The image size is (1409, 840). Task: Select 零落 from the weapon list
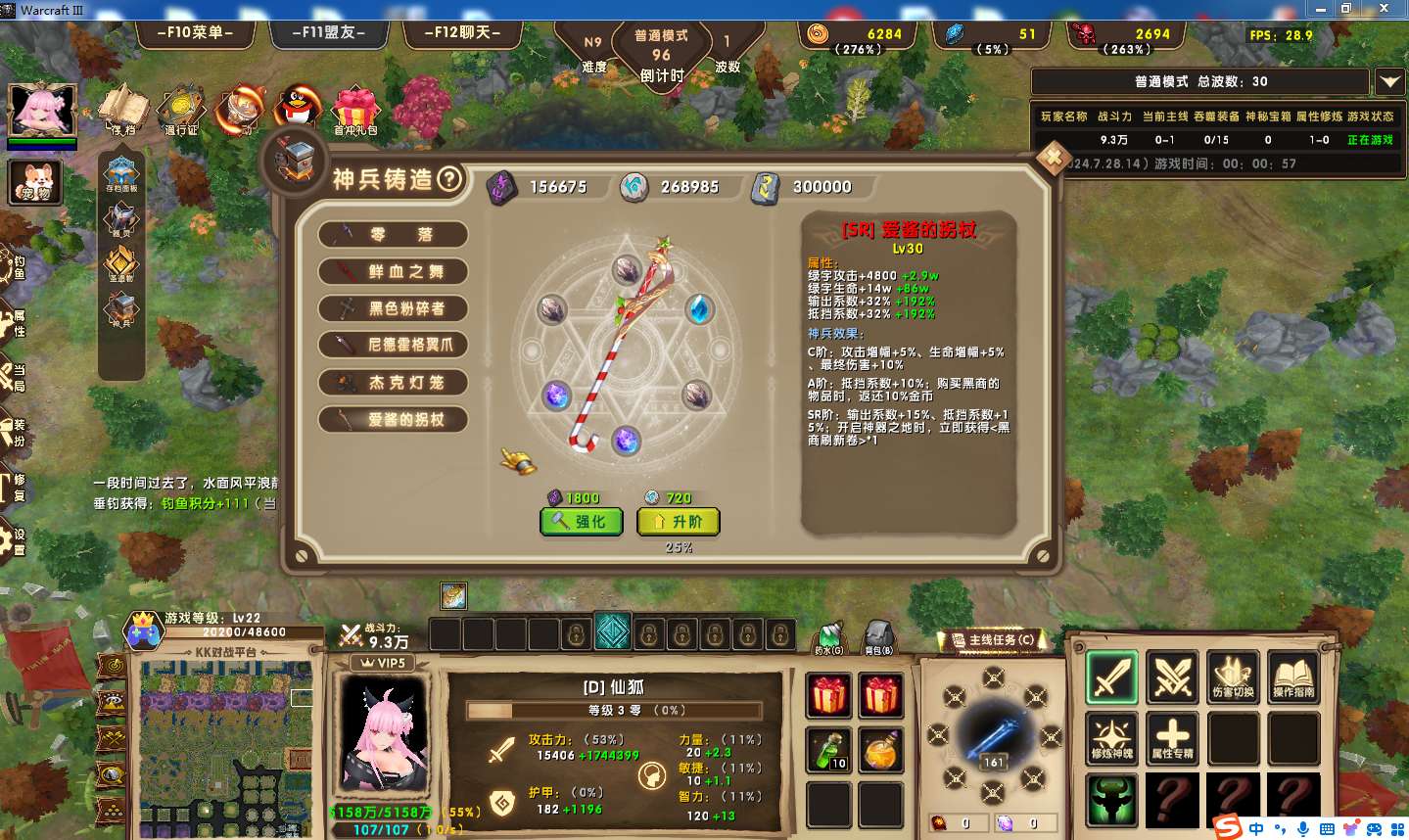click(x=394, y=235)
